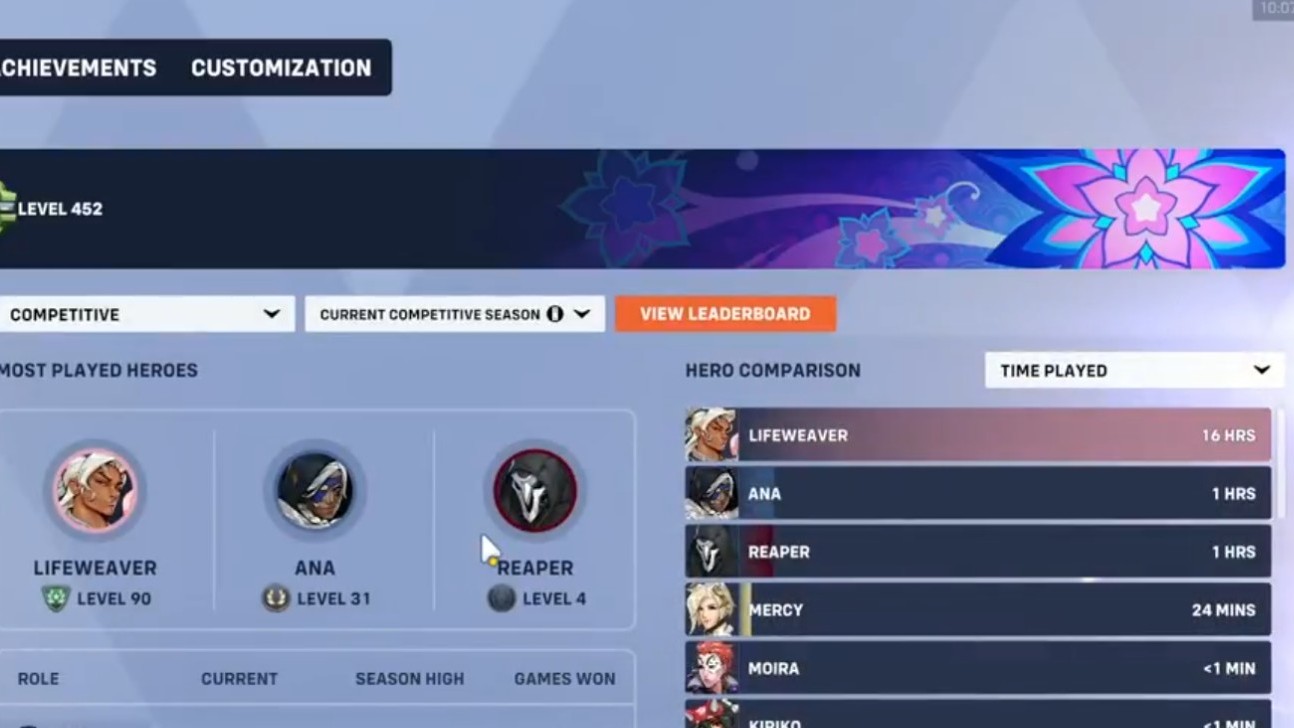Expand the Current Competitive Season dropdown
The width and height of the screenshot is (1294, 728).
point(453,313)
